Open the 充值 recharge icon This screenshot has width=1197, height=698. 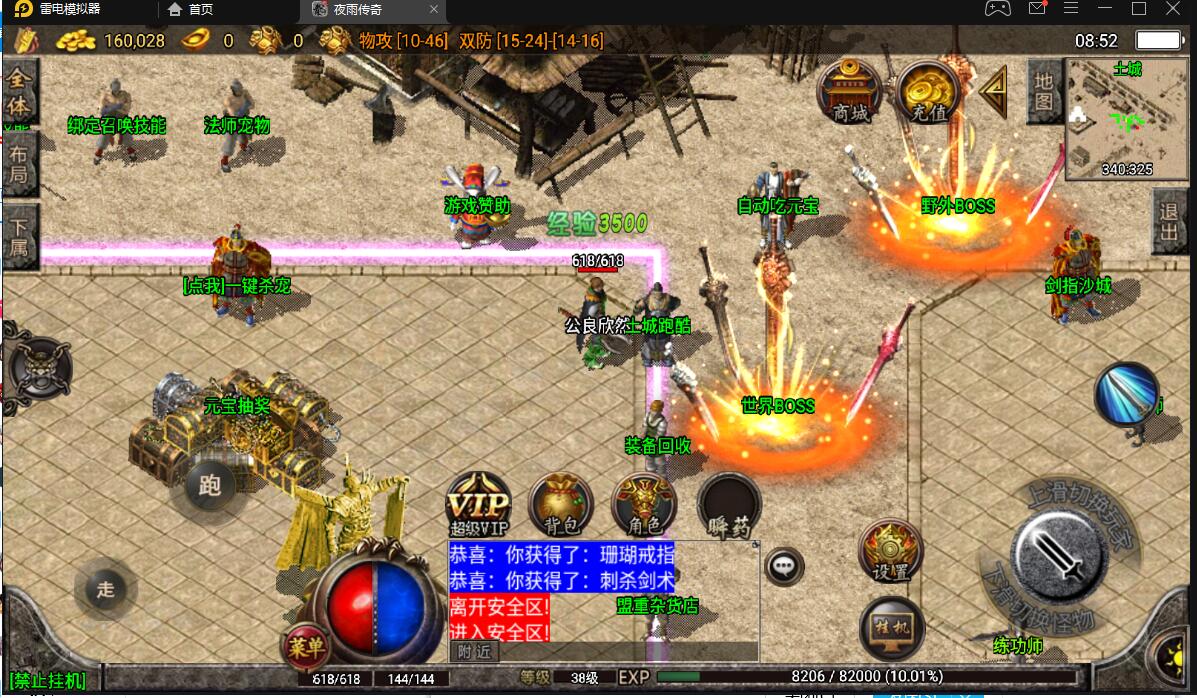tap(928, 92)
